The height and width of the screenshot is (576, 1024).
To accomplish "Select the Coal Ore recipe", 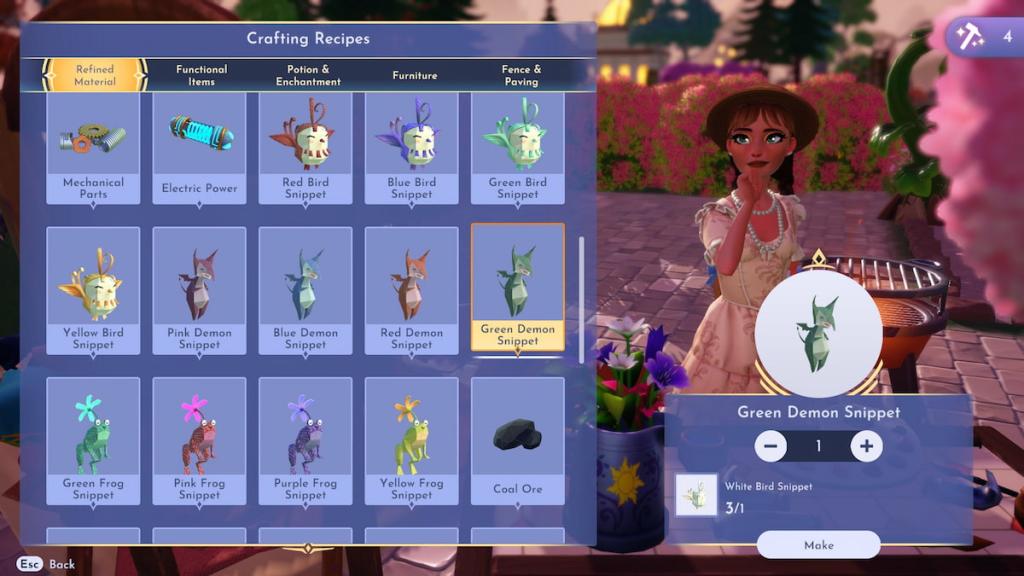I will coord(518,440).
